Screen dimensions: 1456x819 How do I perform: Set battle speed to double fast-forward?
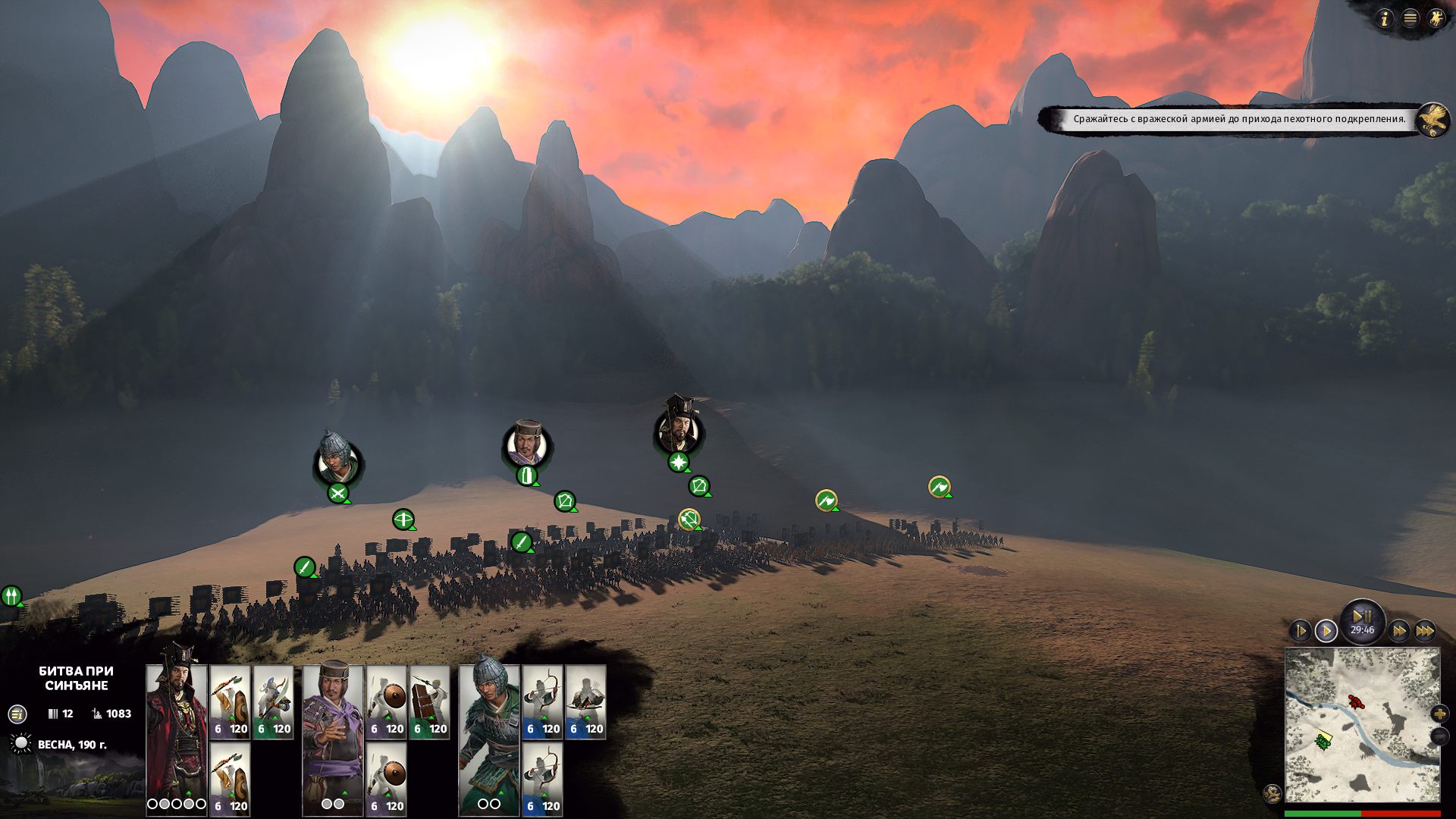point(1399,630)
